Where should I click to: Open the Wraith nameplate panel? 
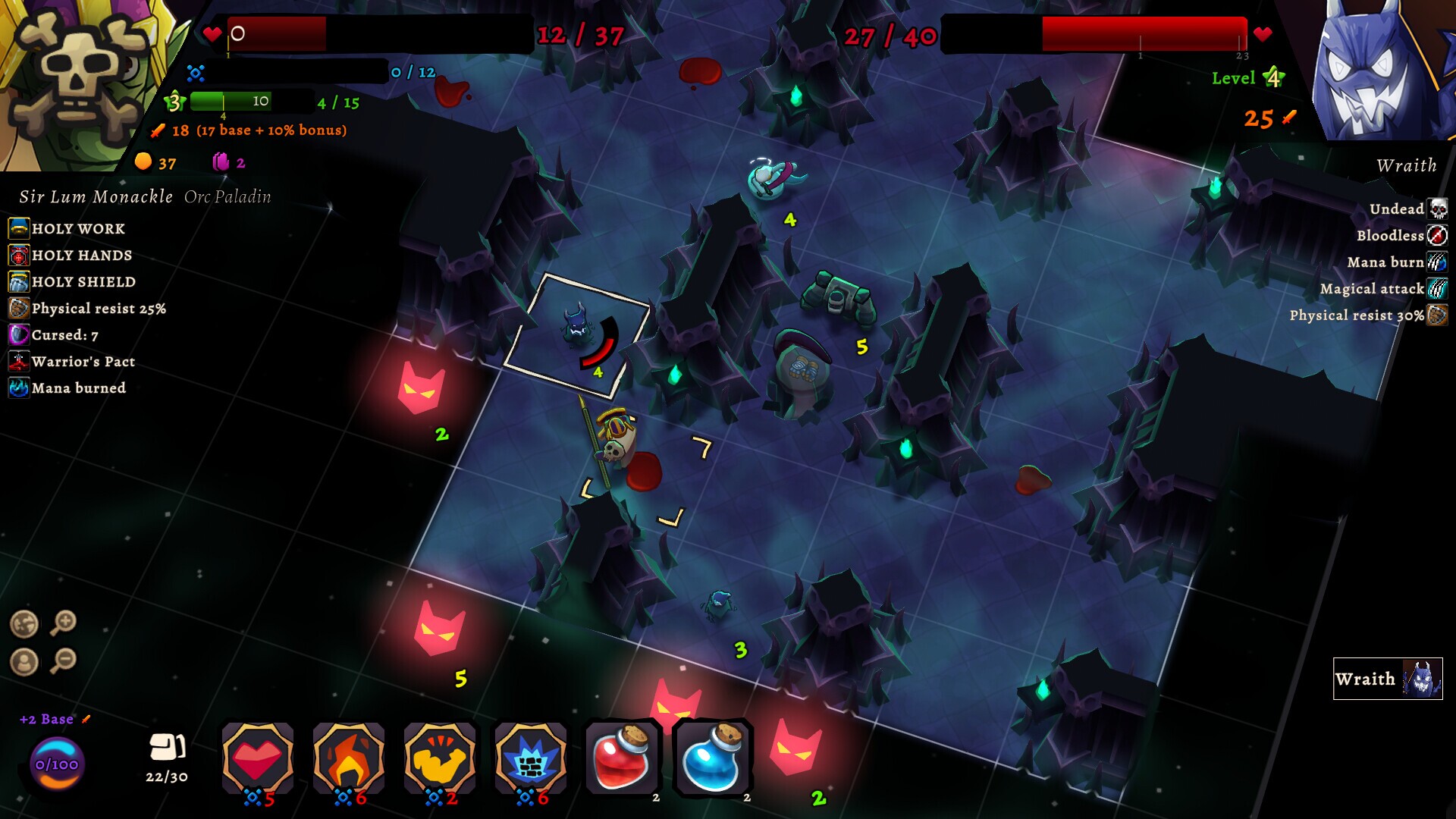pyautogui.click(x=1386, y=679)
